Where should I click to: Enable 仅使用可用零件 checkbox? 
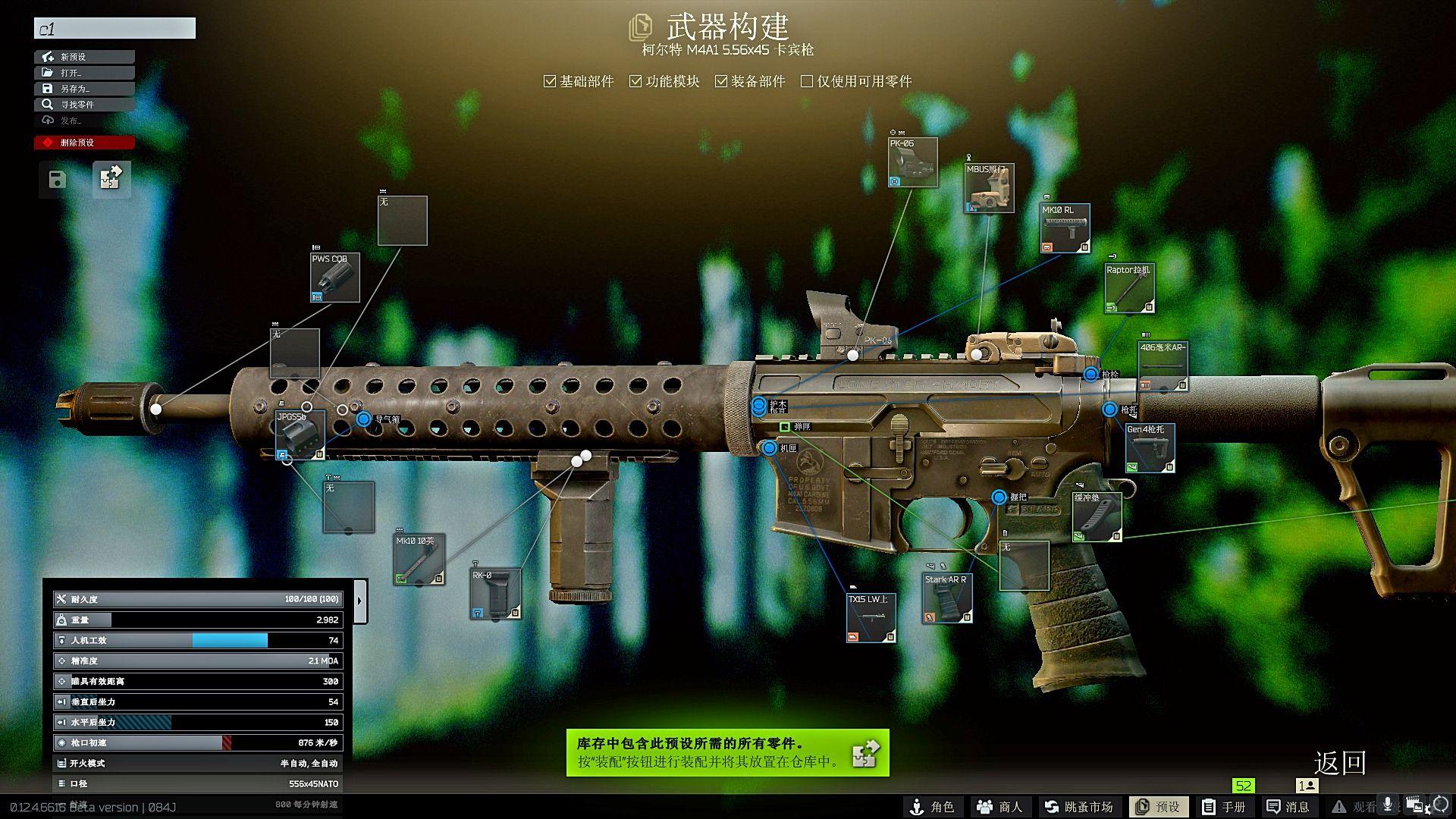[x=807, y=81]
